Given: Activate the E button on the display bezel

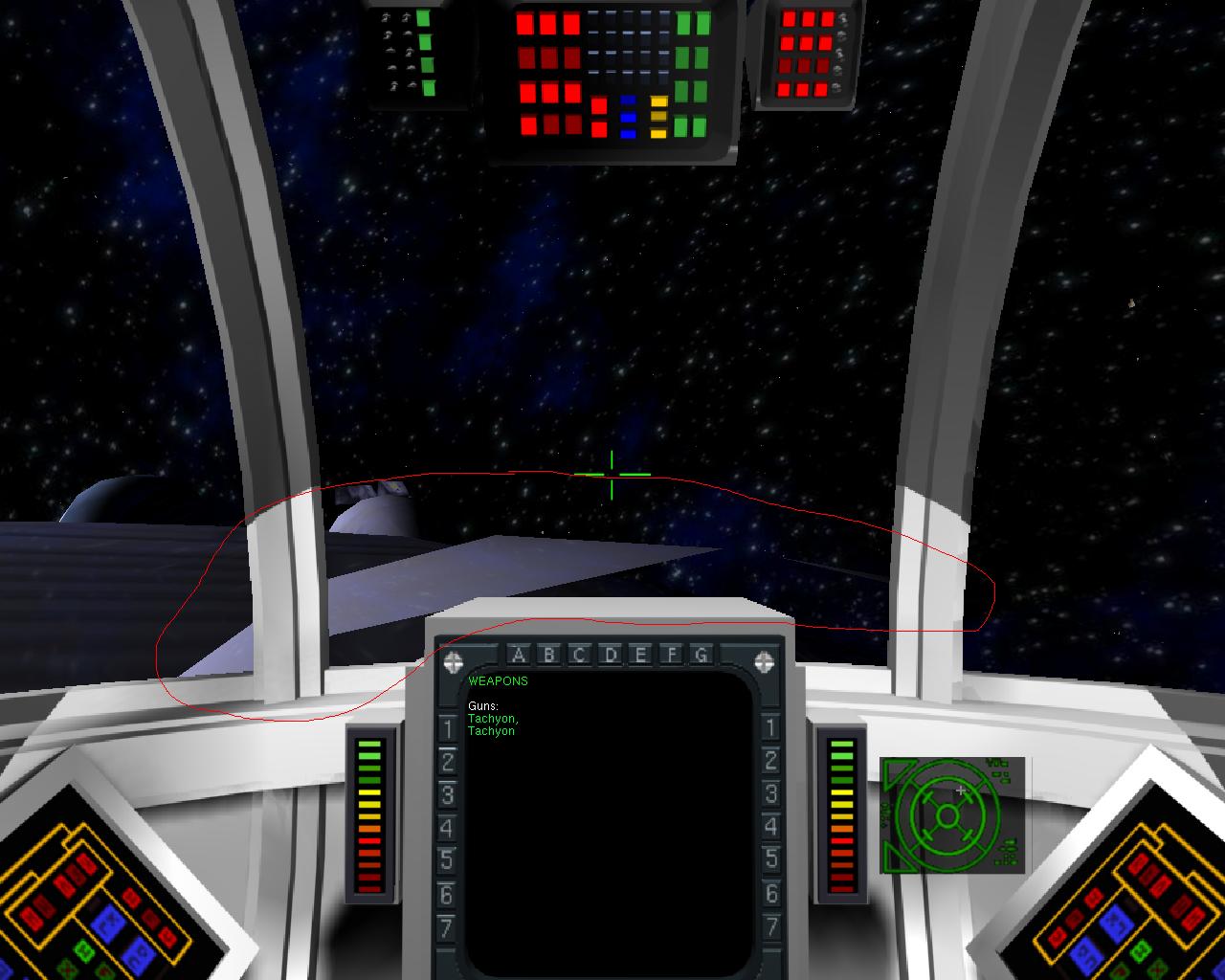Looking at the screenshot, I should click(640, 656).
